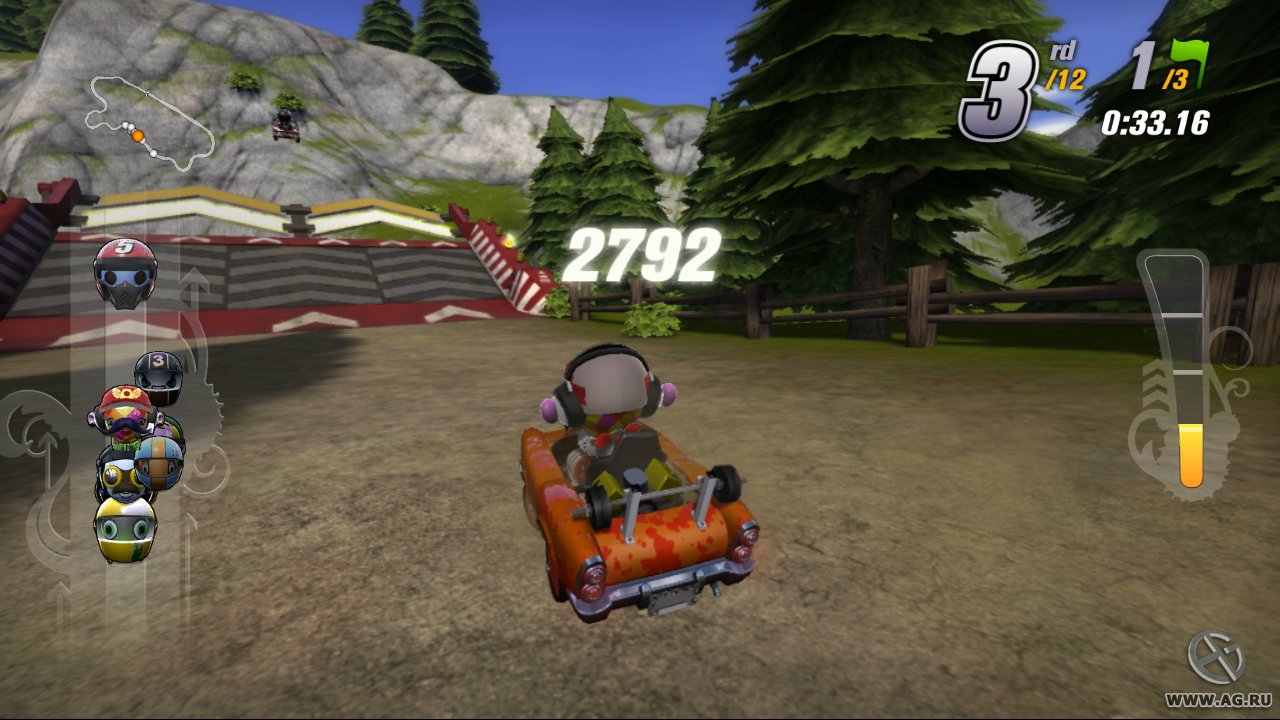Click the race timer 0:33.16
The image size is (1280, 720).
[1154, 124]
